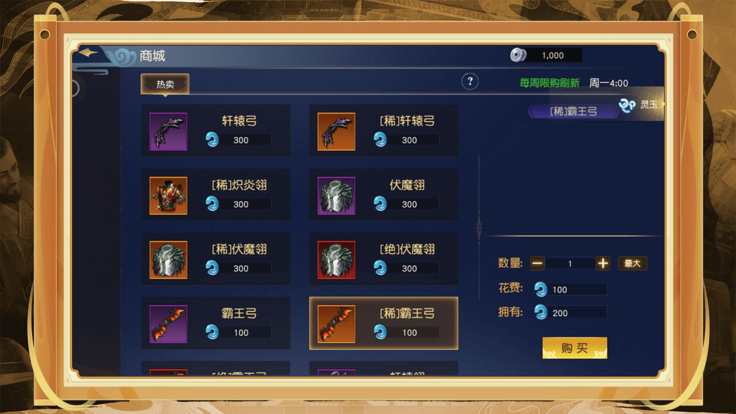Choose the [稀]炽炎翎 armor item
Viewport: 736px width, 414px height.
point(215,194)
